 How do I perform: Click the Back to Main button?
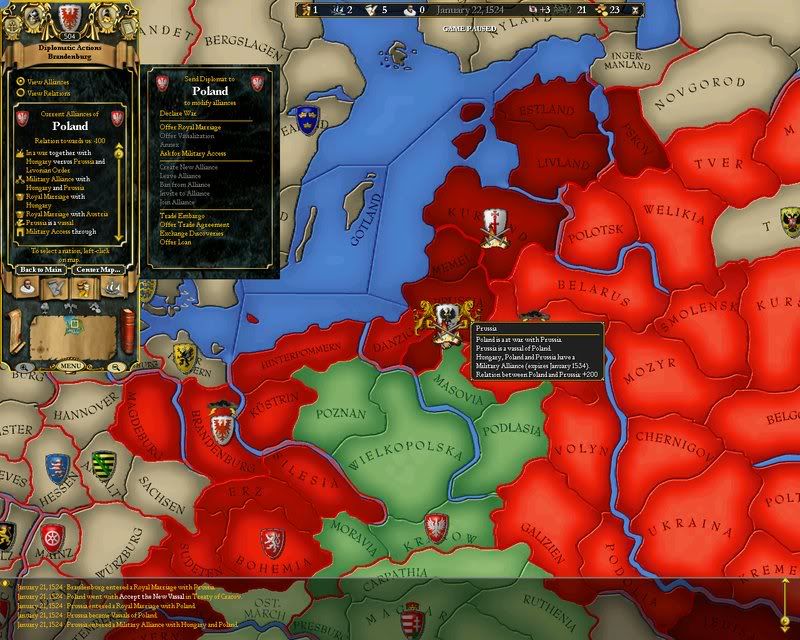click(41, 269)
